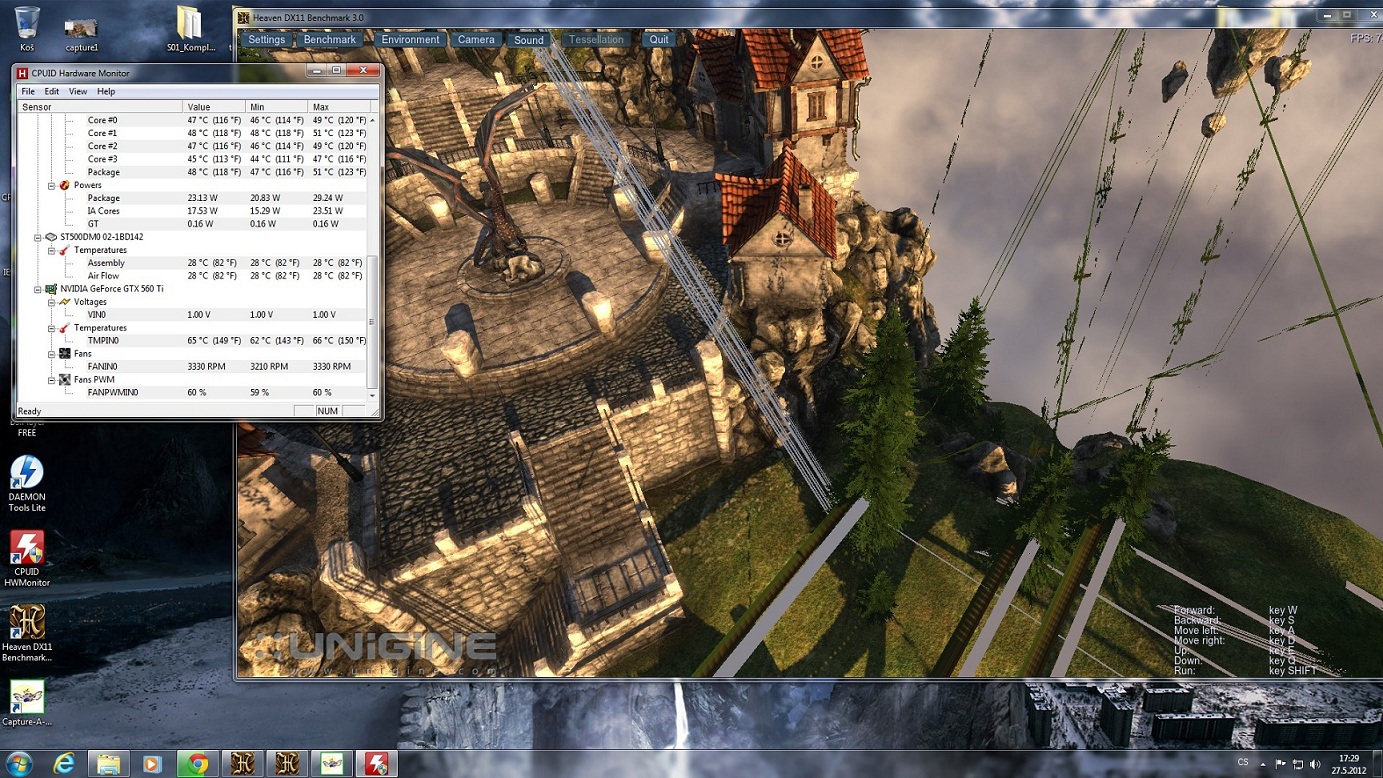Start the Benchmark run
The image size is (1383, 778).
pyautogui.click(x=329, y=40)
